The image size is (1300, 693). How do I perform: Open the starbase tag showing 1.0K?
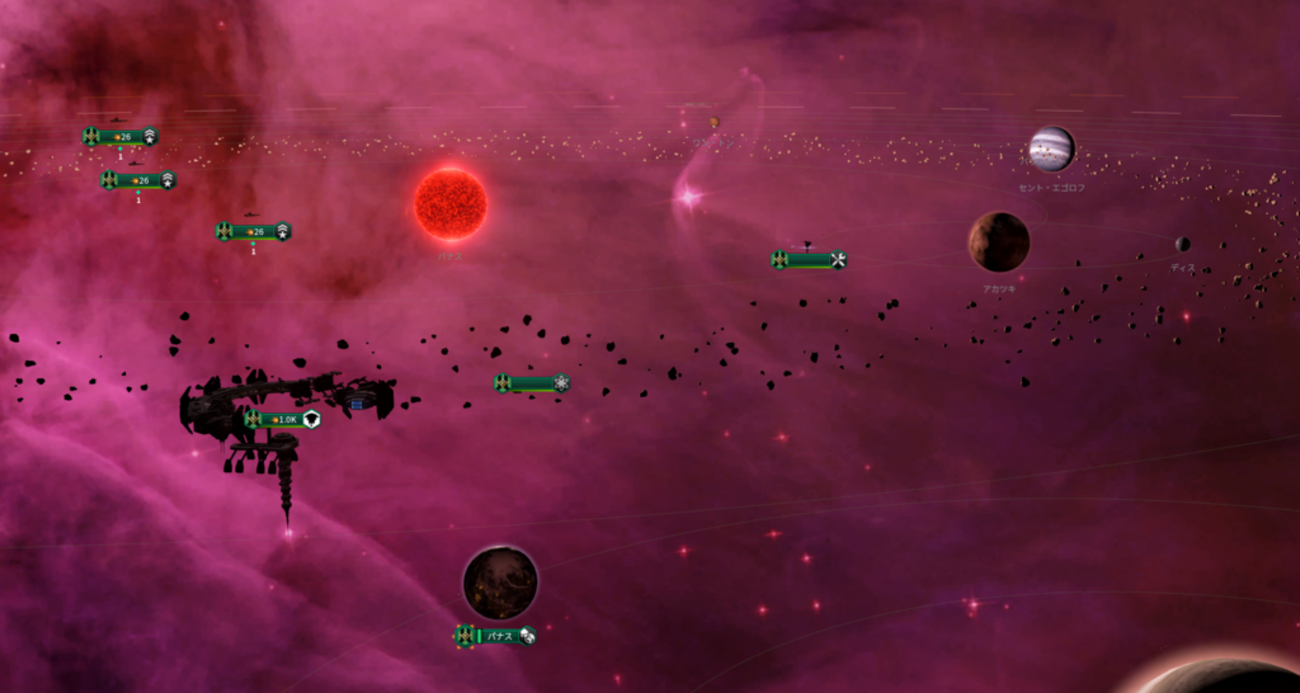[x=283, y=420]
